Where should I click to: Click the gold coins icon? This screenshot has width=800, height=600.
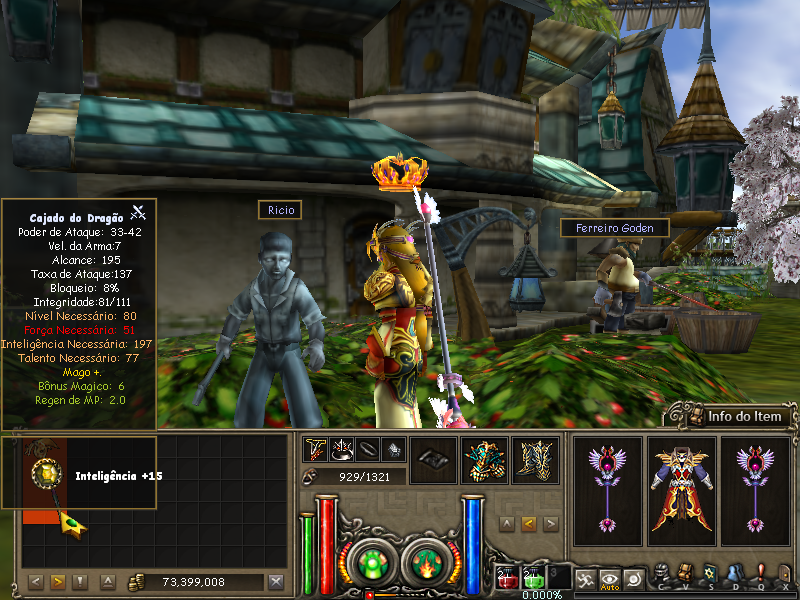click(x=137, y=582)
